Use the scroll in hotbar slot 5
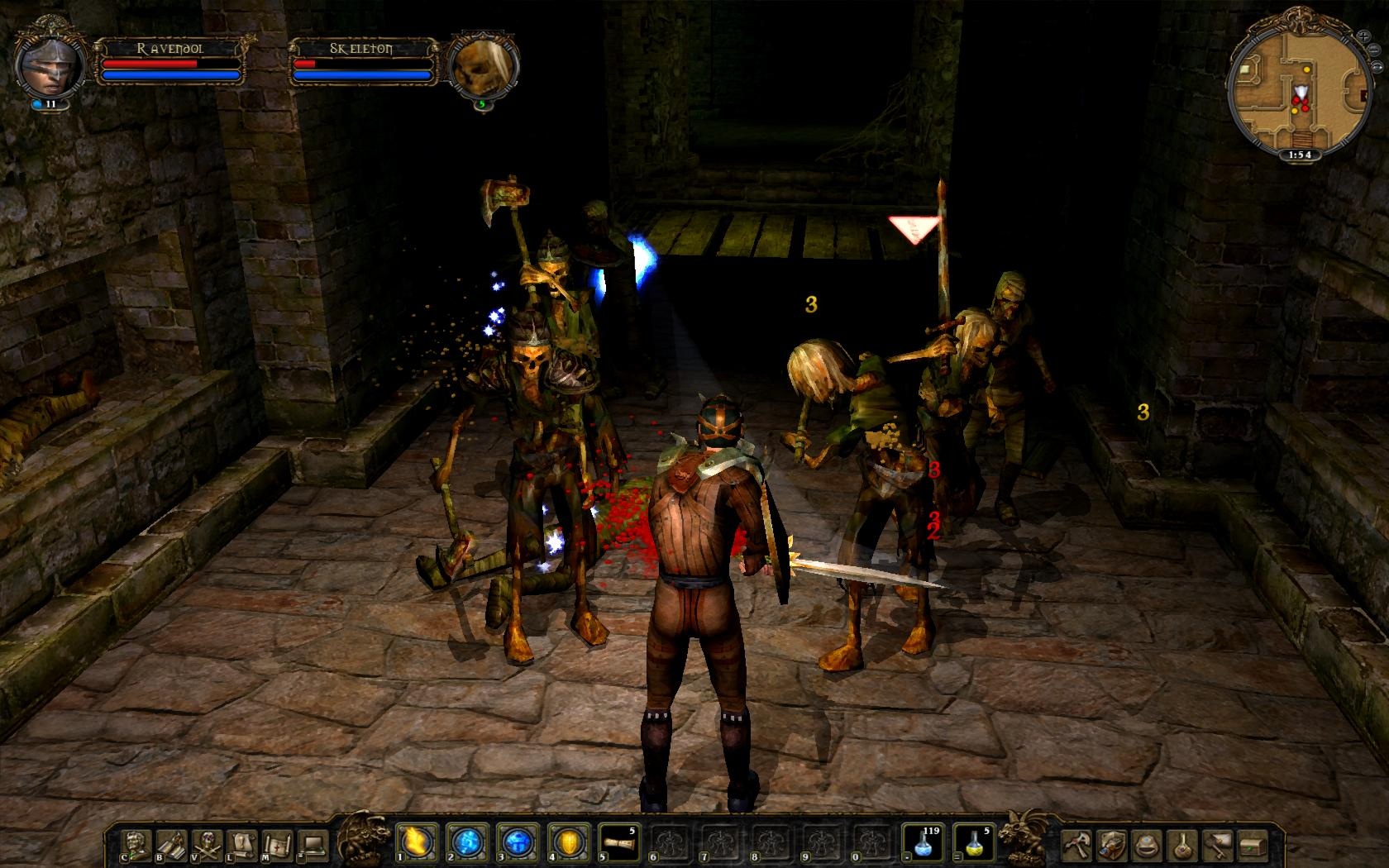The image size is (1389, 868). point(617,842)
